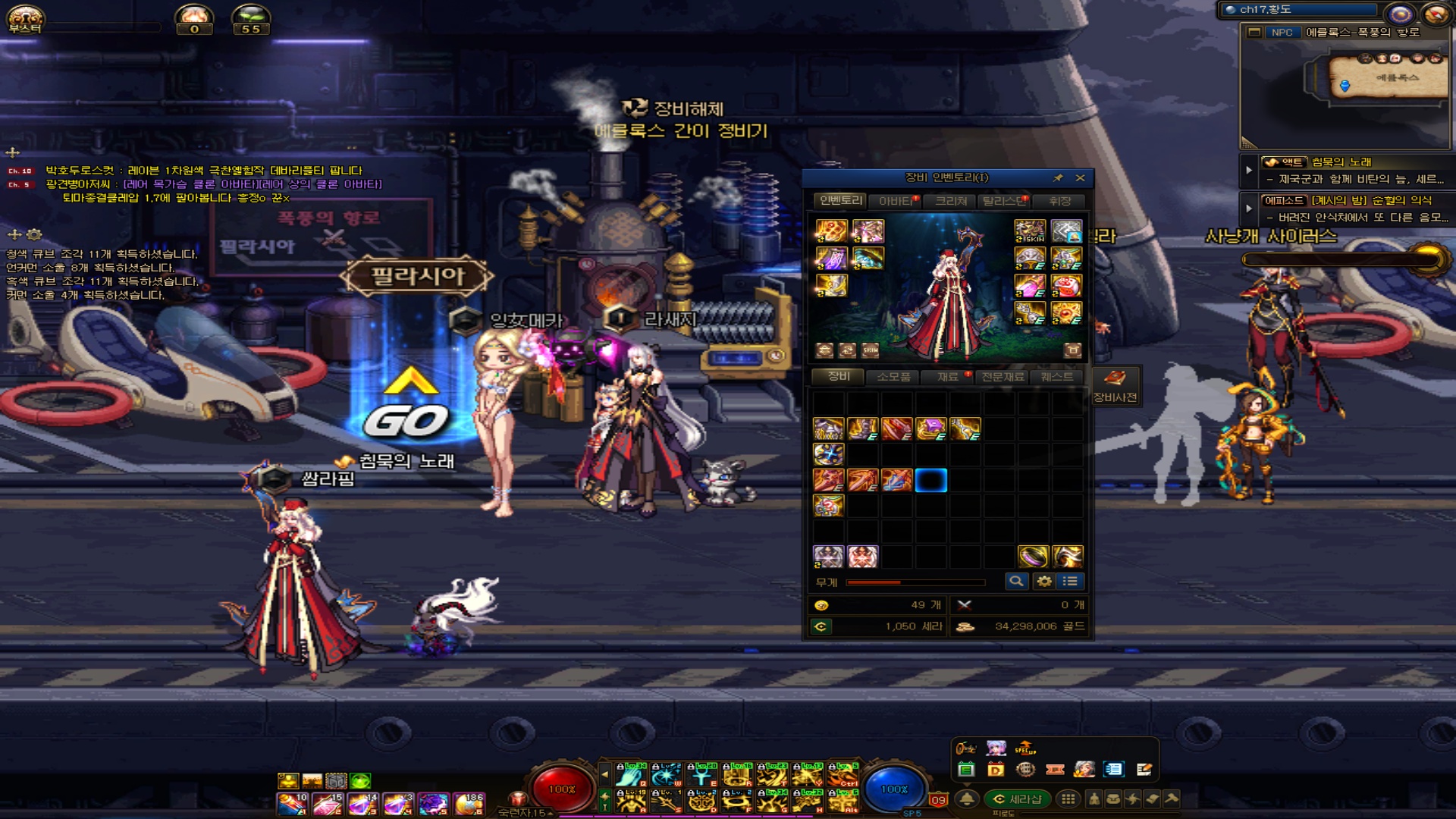The height and width of the screenshot is (819, 1456).
Task: Toggle the NPC filter on minimap
Action: pyautogui.click(x=1282, y=33)
